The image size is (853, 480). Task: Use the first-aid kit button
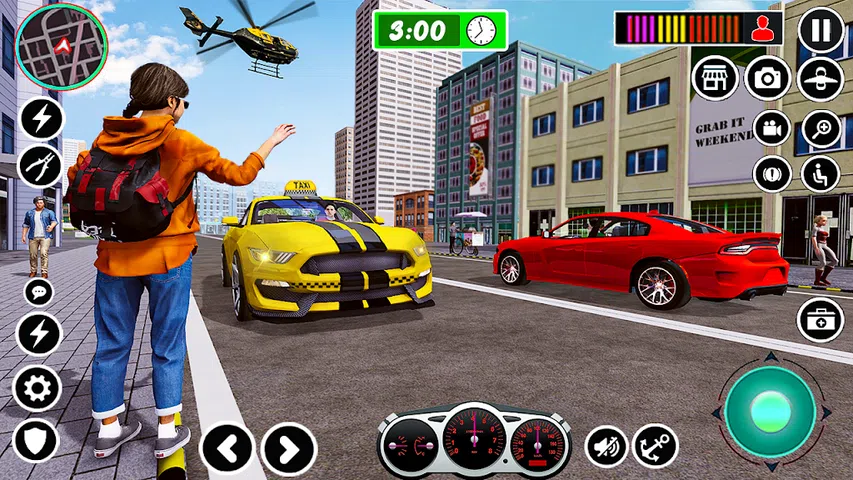click(820, 320)
